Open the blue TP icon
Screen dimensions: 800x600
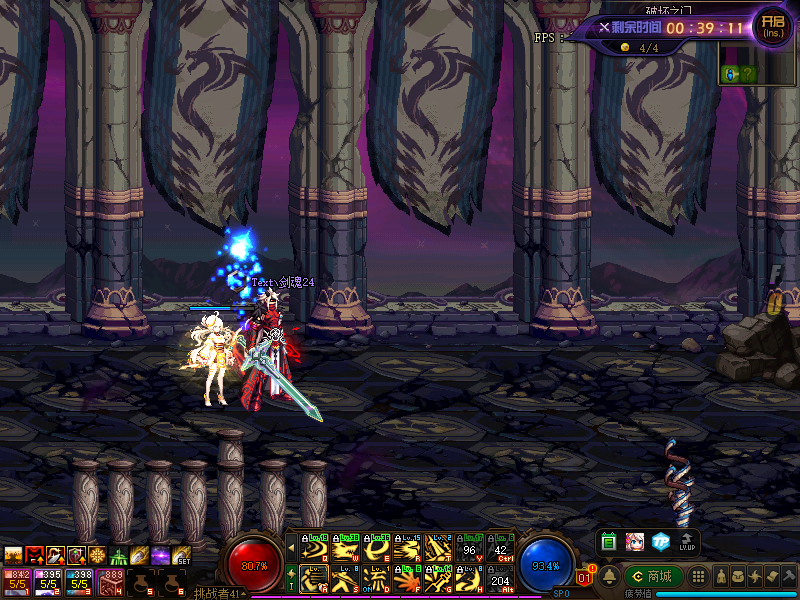pos(660,541)
